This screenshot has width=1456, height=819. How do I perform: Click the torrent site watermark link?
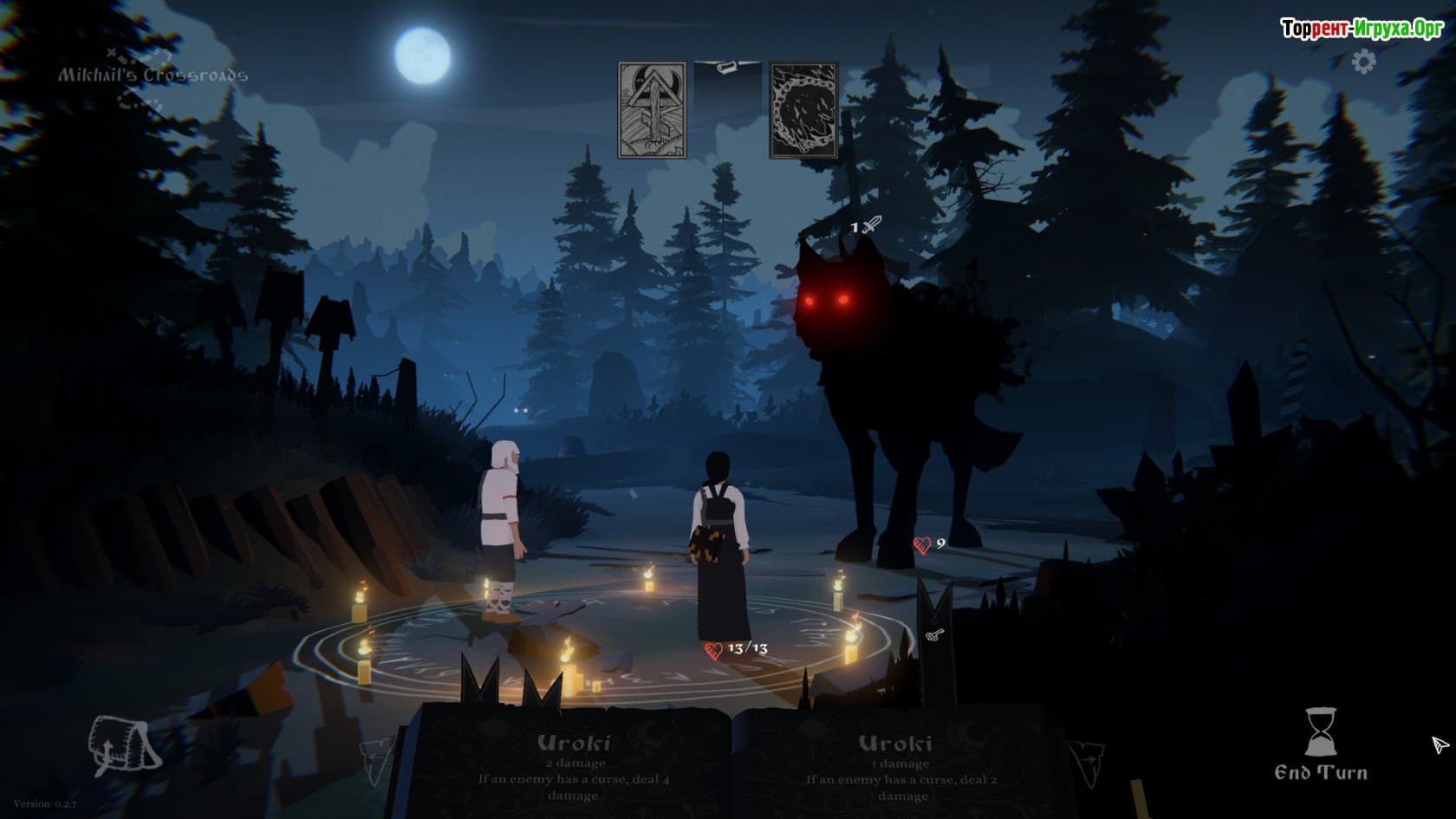click(1362, 29)
